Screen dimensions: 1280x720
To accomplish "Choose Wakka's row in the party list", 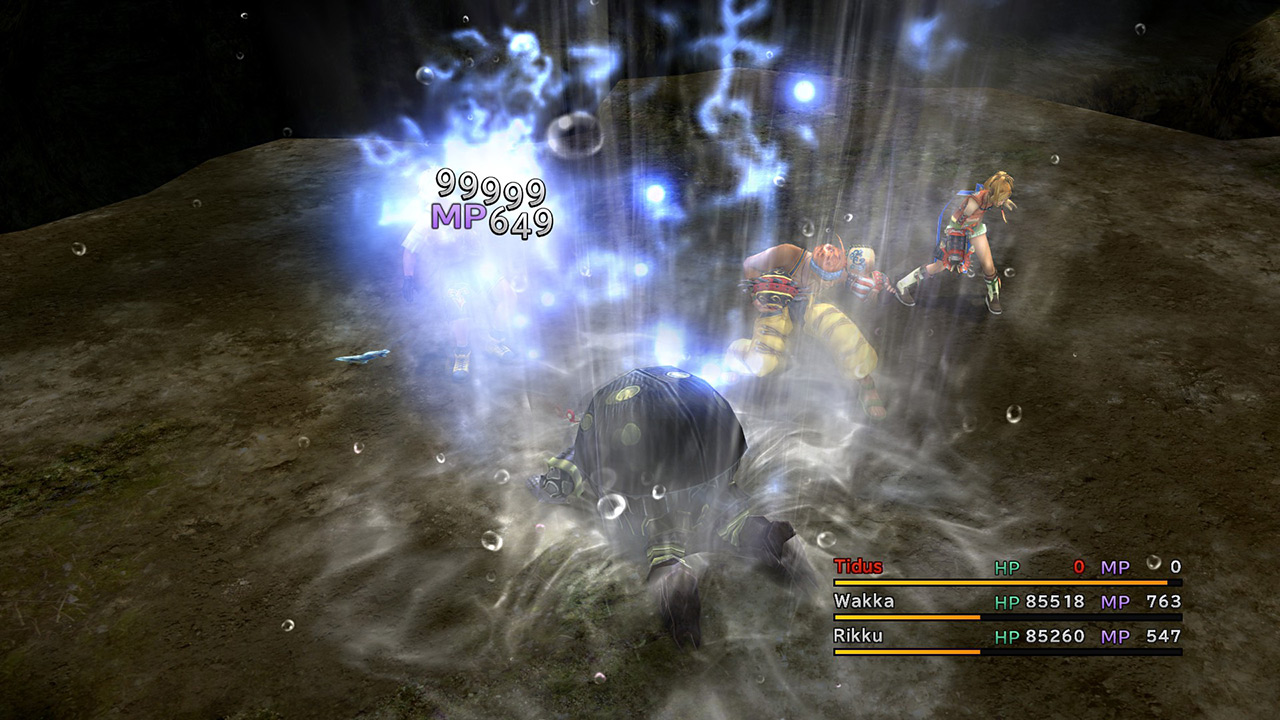I will pyautogui.click(x=864, y=601).
